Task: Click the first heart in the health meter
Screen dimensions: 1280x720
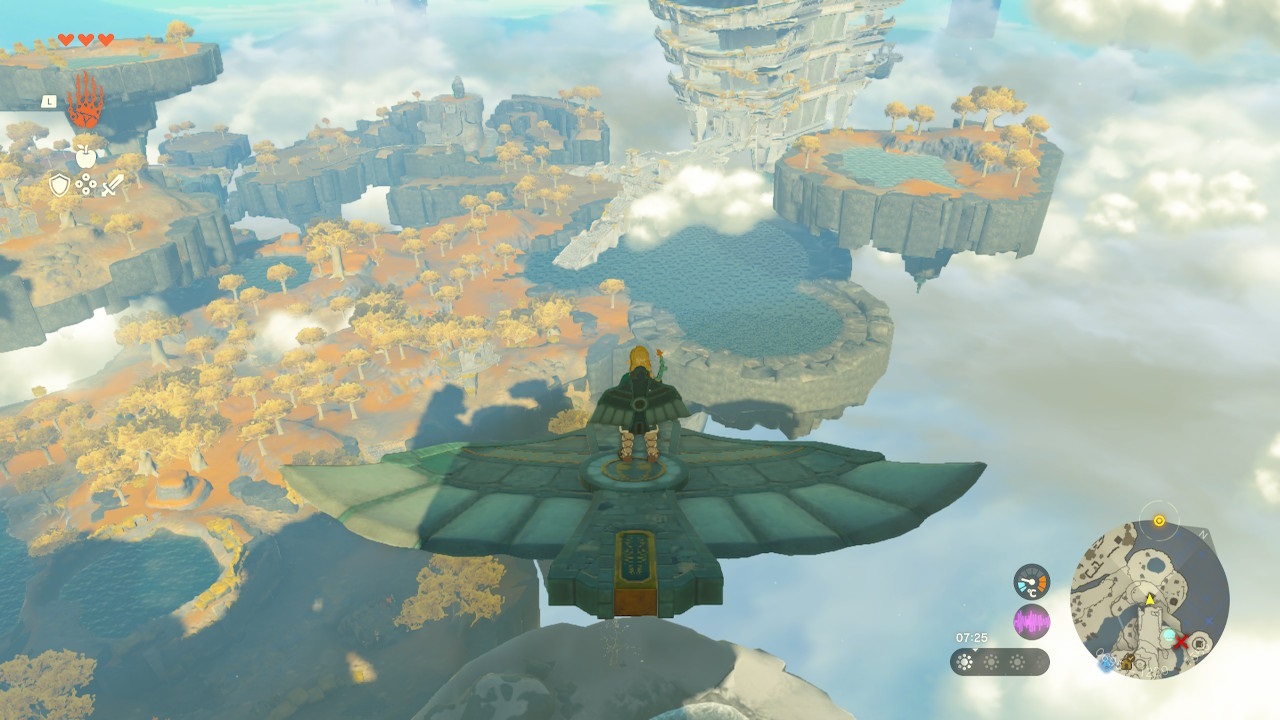Action: tap(66, 39)
